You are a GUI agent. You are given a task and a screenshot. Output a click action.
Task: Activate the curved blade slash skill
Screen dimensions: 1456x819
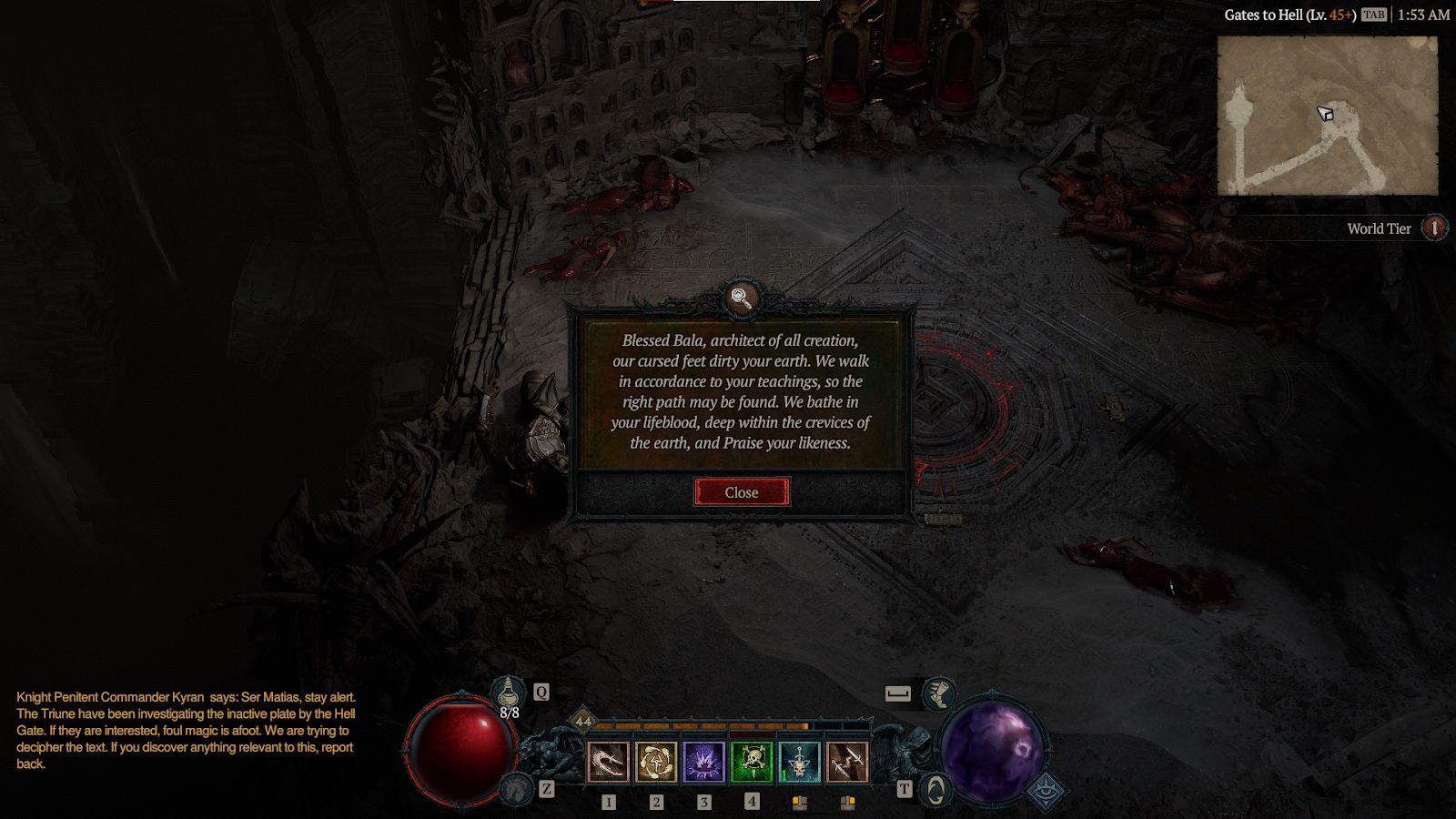(608, 762)
